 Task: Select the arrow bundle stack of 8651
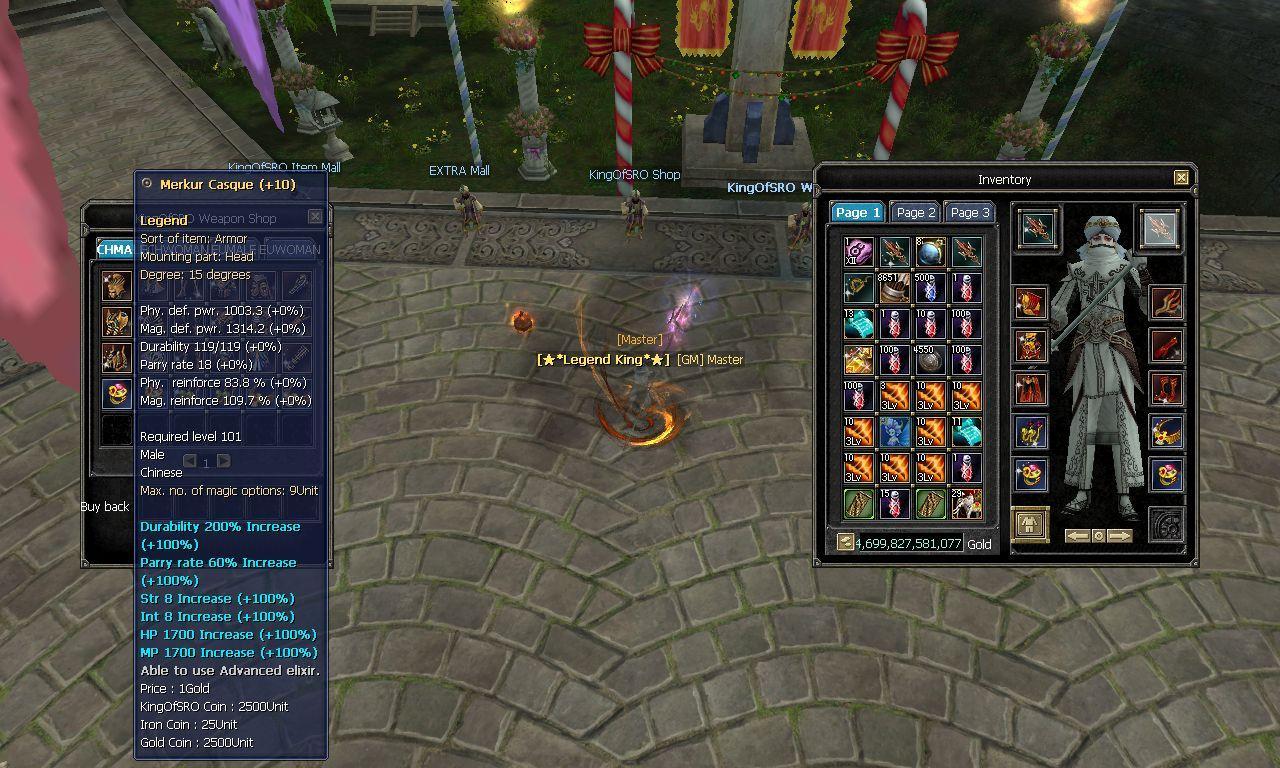pos(894,288)
